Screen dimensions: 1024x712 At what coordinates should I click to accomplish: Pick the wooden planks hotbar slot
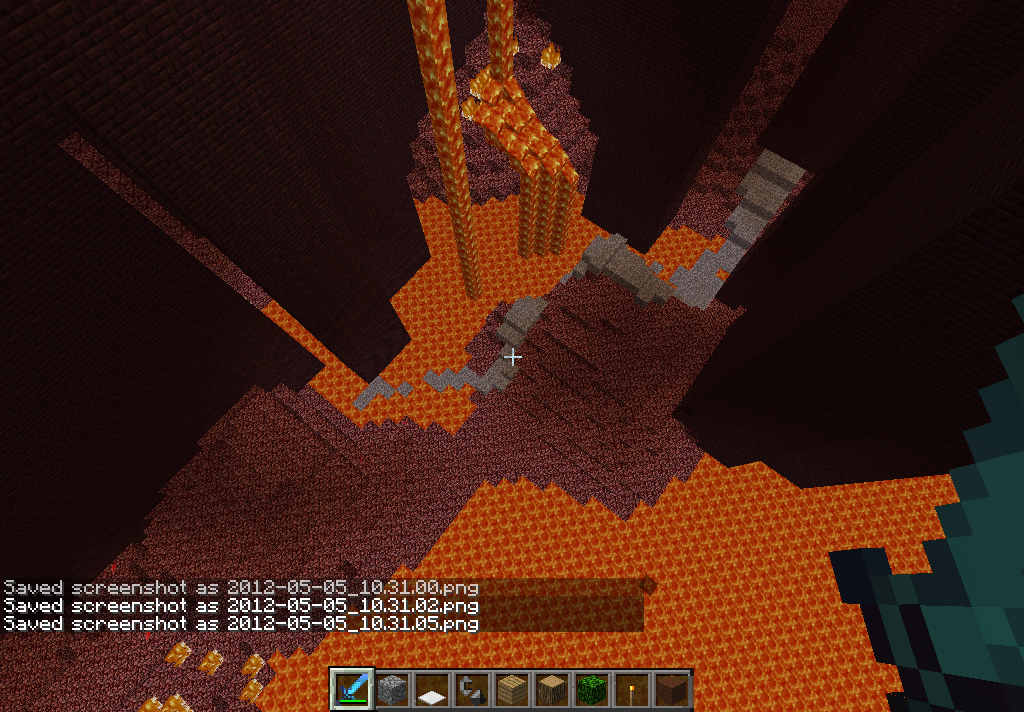click(512, 690)
